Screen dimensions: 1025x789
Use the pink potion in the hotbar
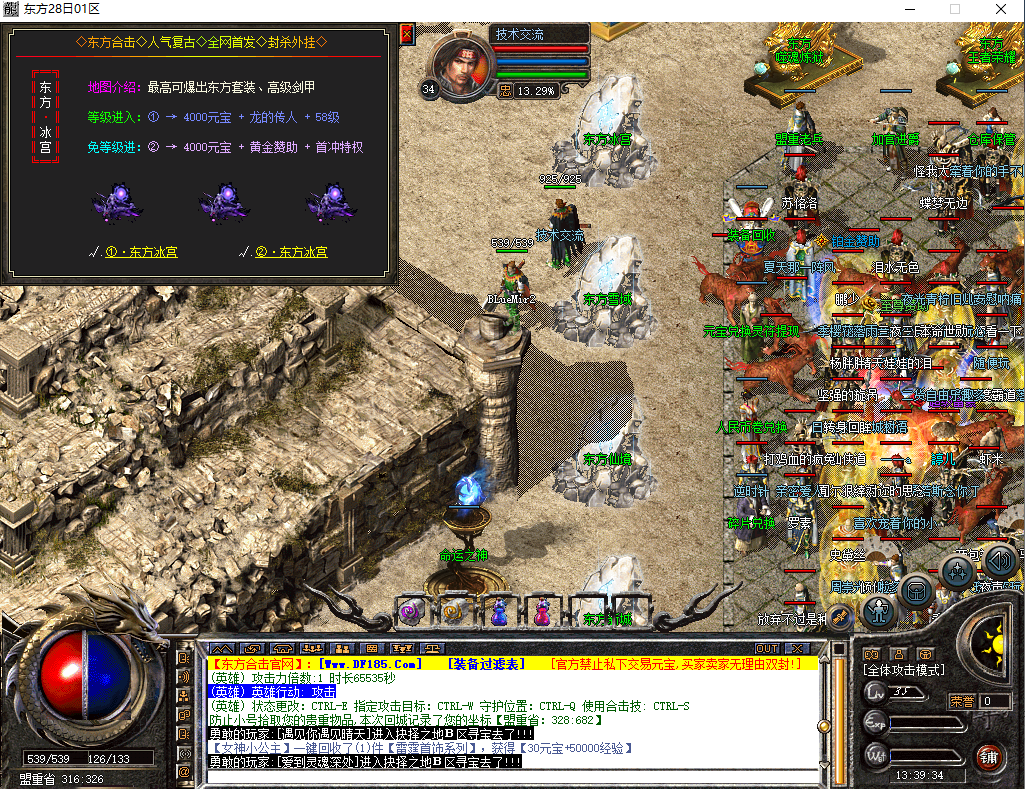pyautogui.click(x=541, y=611)
